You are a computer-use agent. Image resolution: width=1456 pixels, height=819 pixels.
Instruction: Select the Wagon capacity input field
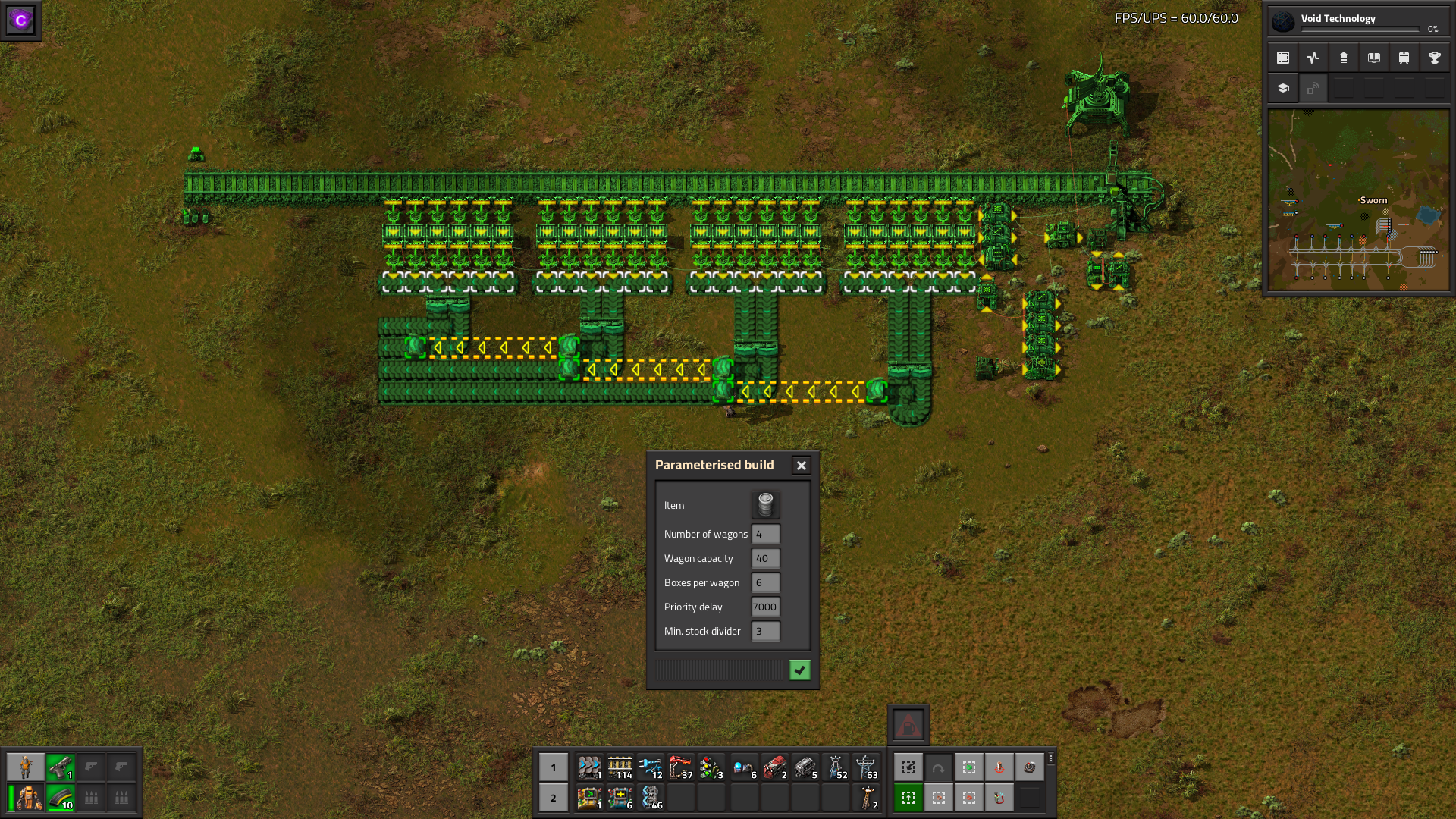[765, 559]
